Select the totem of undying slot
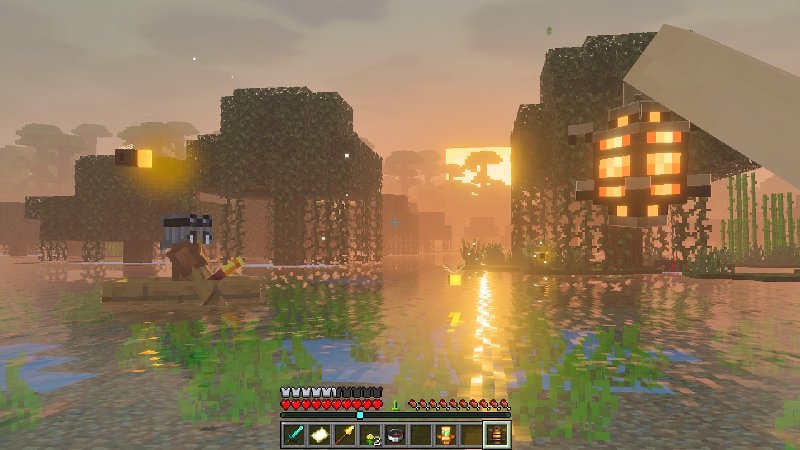800x450 pixels. [x=446, y=434]
